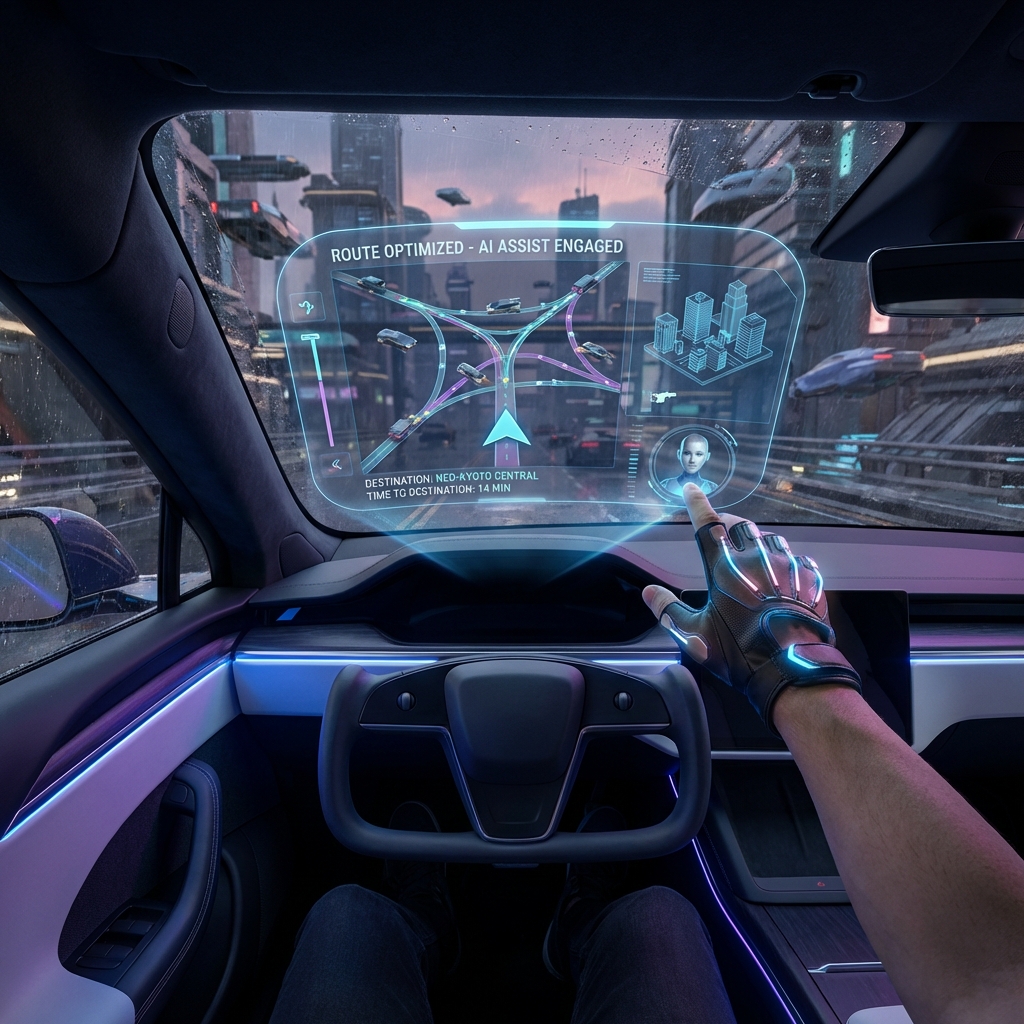This screenshot has height=1024, width=1024.
Task: Select the turn arrow icon on the HUD
Action: tap(307, 304)
